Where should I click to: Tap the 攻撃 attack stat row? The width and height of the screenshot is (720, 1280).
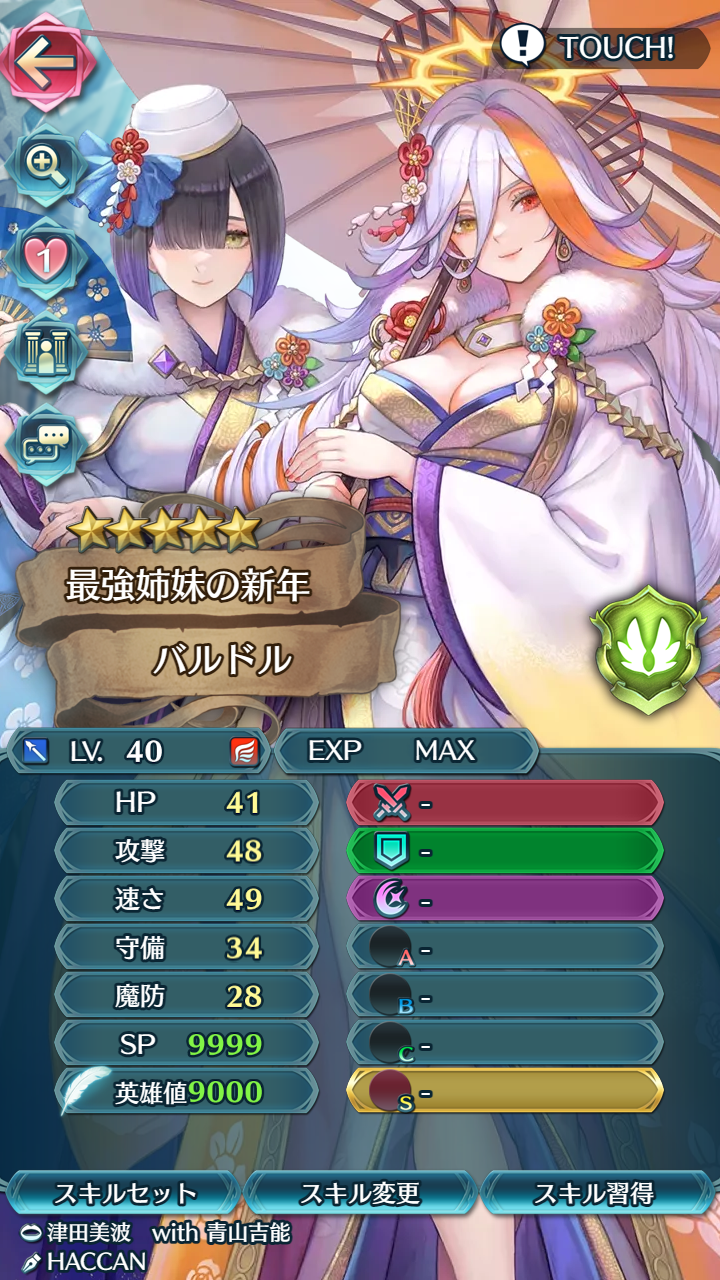pyautogui.click(x=187, y=851)
